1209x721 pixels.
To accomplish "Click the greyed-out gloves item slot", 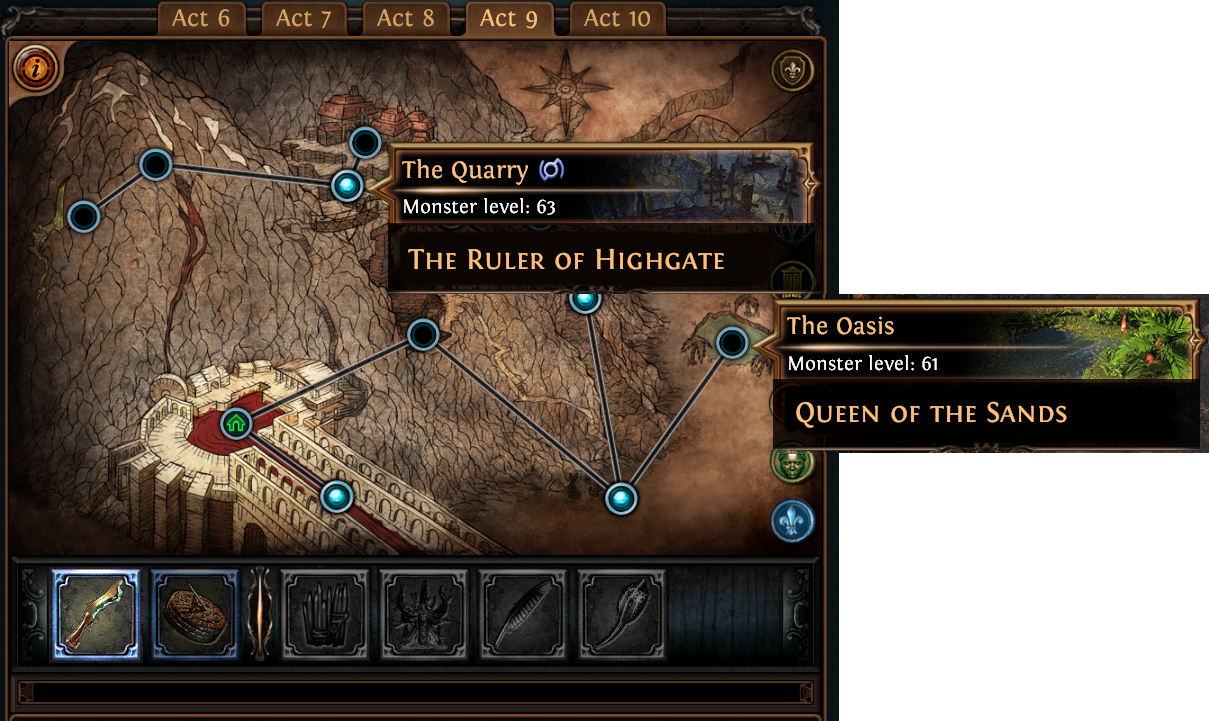I will [325, 614].
